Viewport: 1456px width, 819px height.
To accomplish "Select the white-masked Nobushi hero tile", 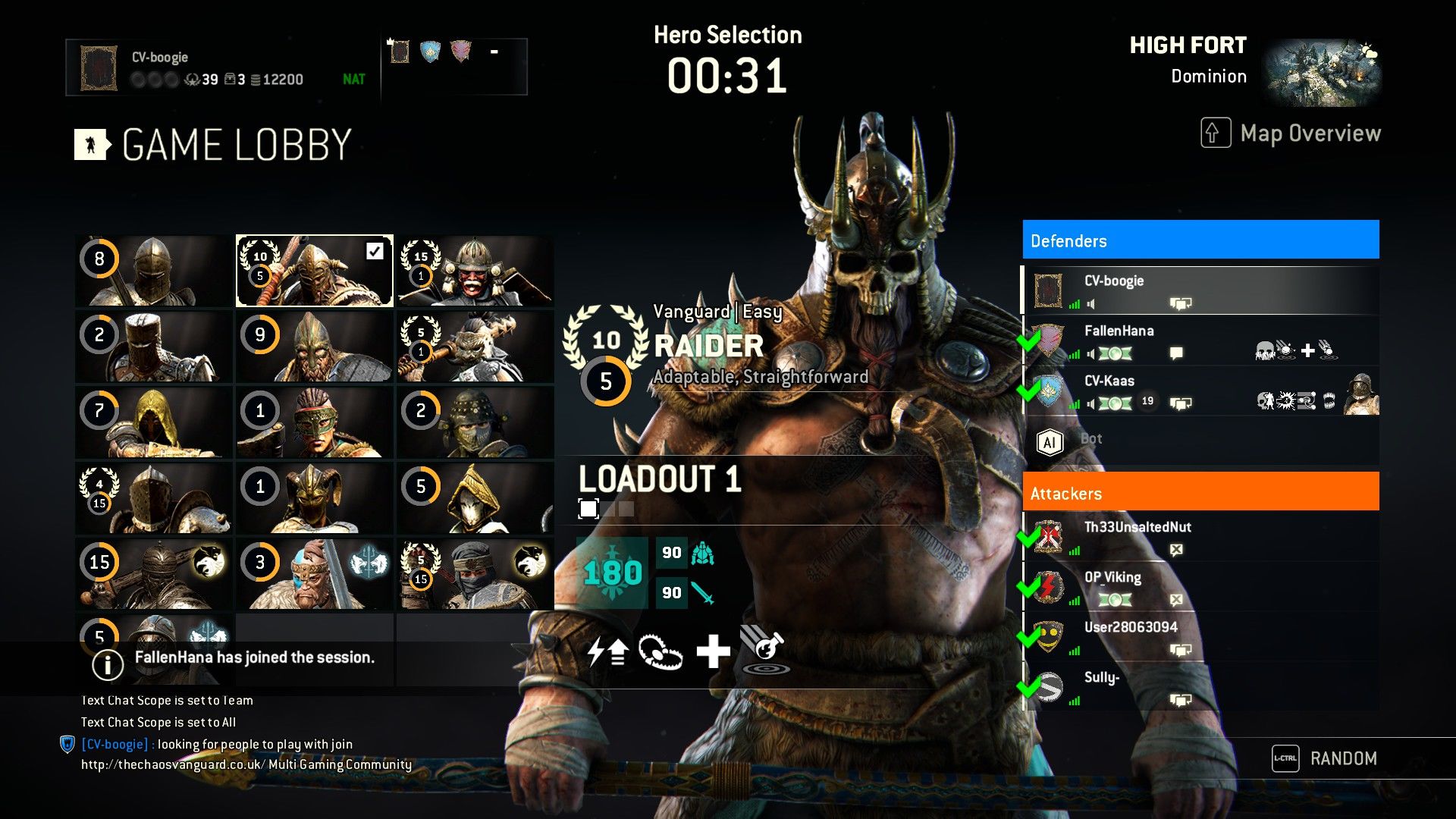I will (475, 498).
